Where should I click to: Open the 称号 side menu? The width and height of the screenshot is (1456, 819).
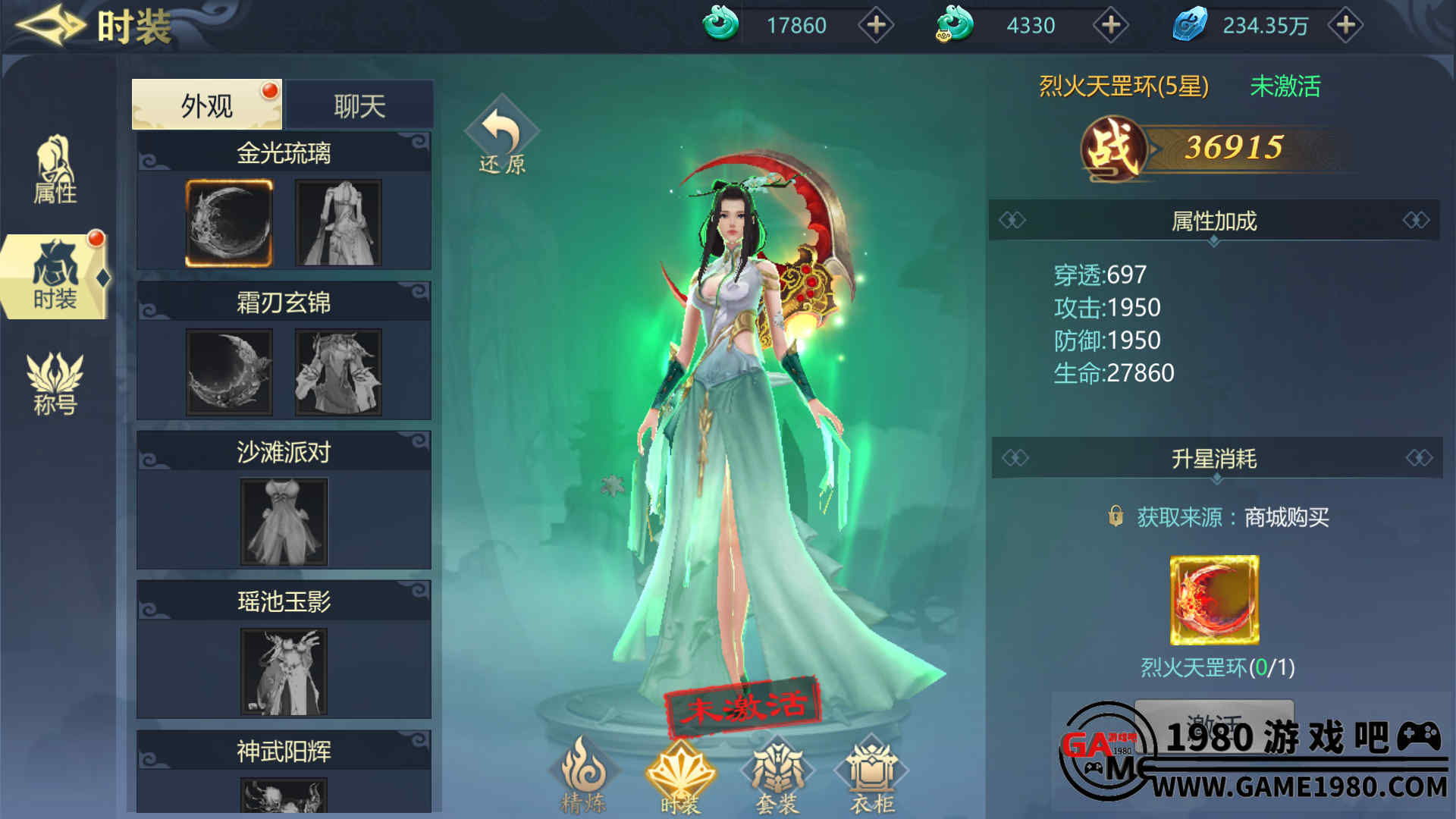(55, 384)
